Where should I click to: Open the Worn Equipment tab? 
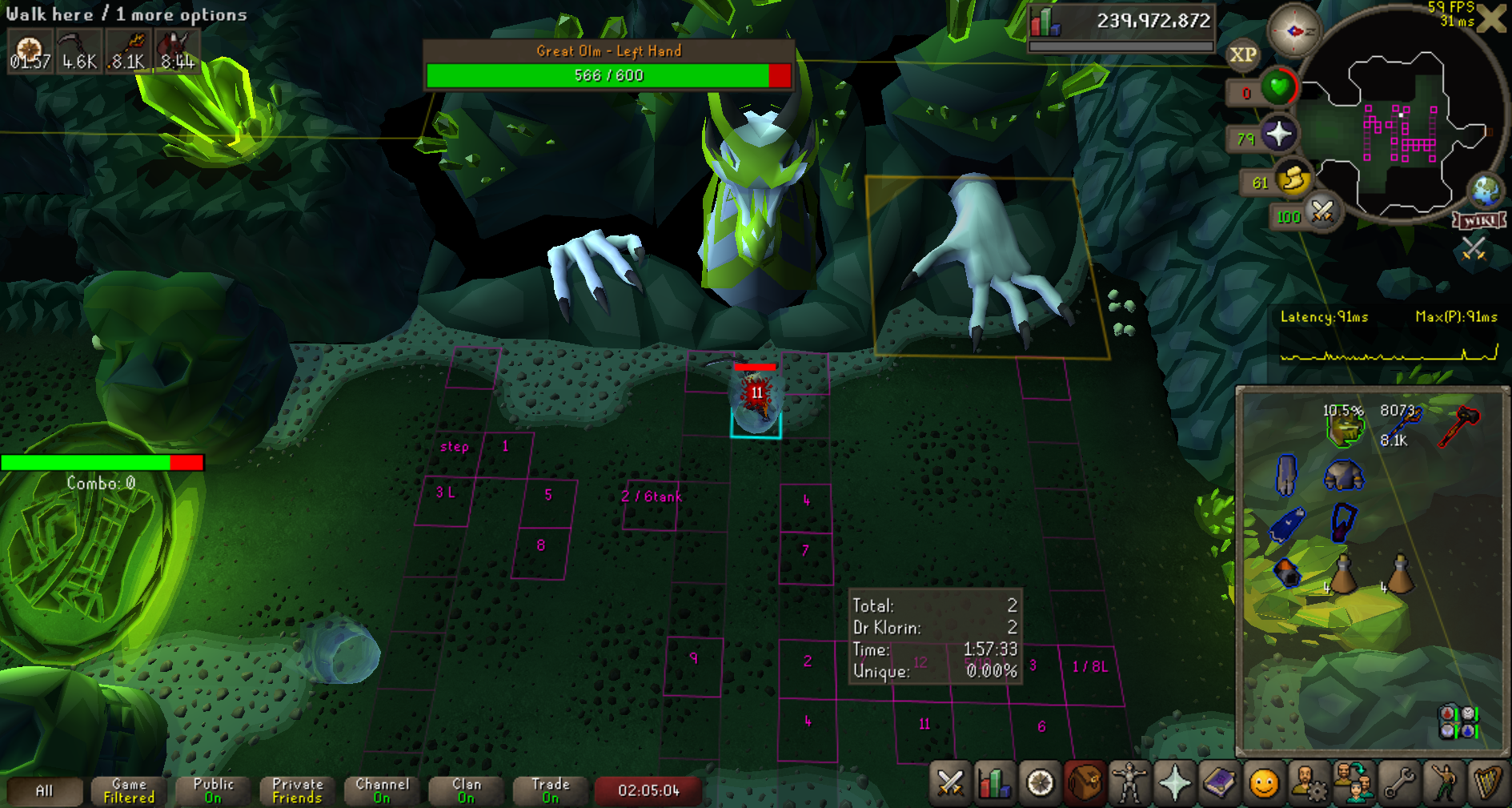coord(1129,783)
